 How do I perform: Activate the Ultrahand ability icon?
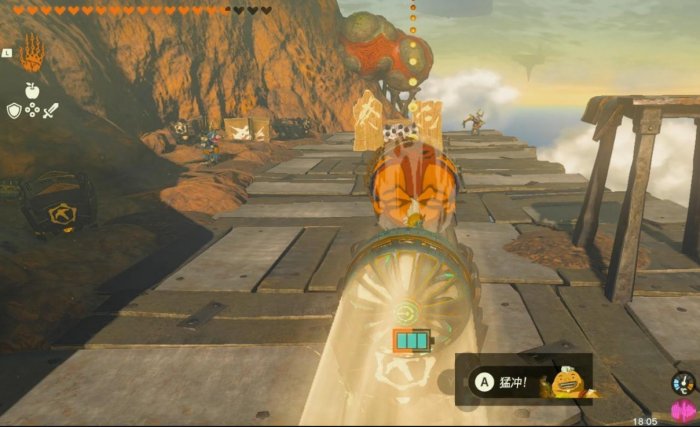pos(31,52)
